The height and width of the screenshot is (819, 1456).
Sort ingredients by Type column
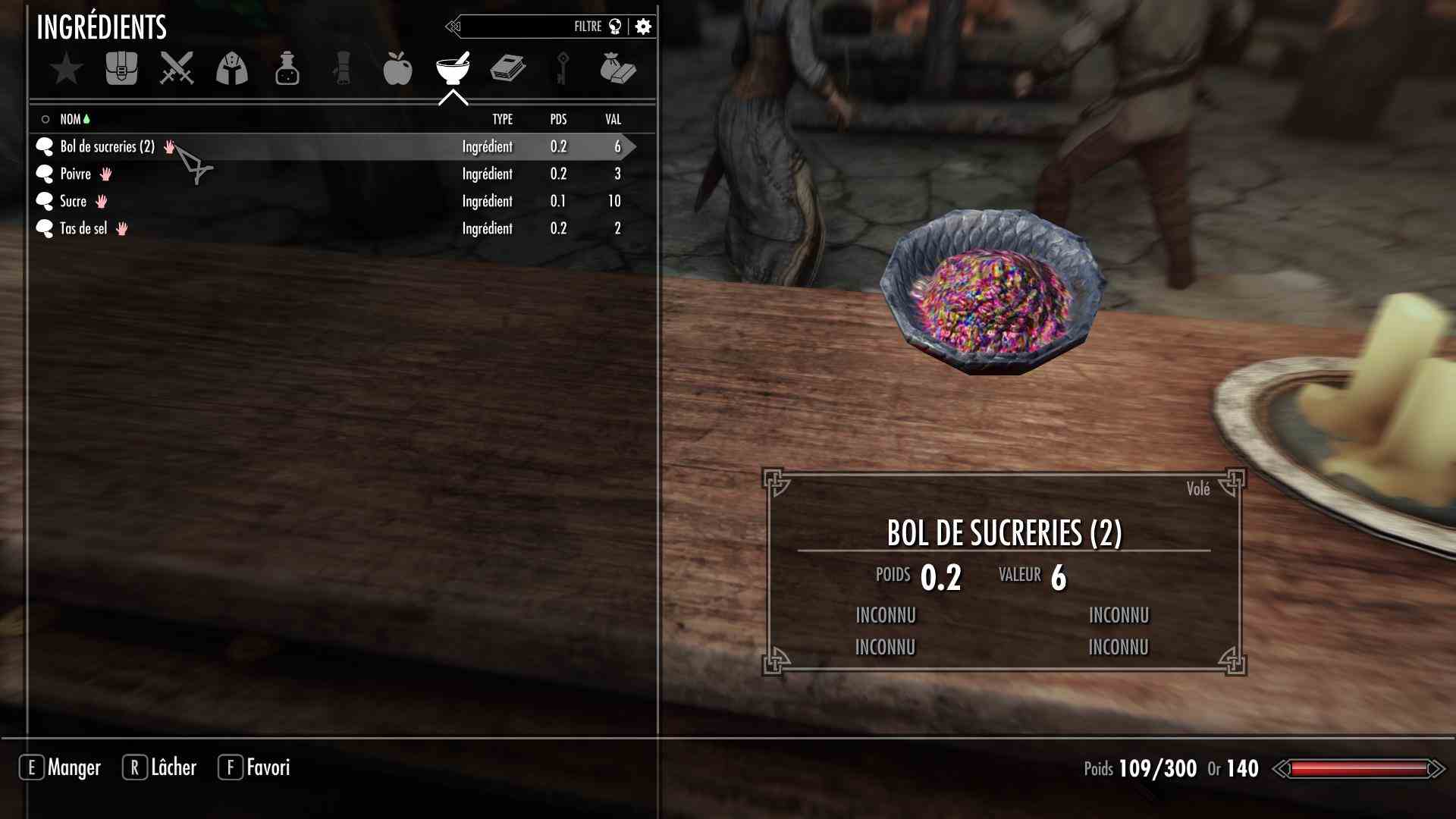pos(502,119)
